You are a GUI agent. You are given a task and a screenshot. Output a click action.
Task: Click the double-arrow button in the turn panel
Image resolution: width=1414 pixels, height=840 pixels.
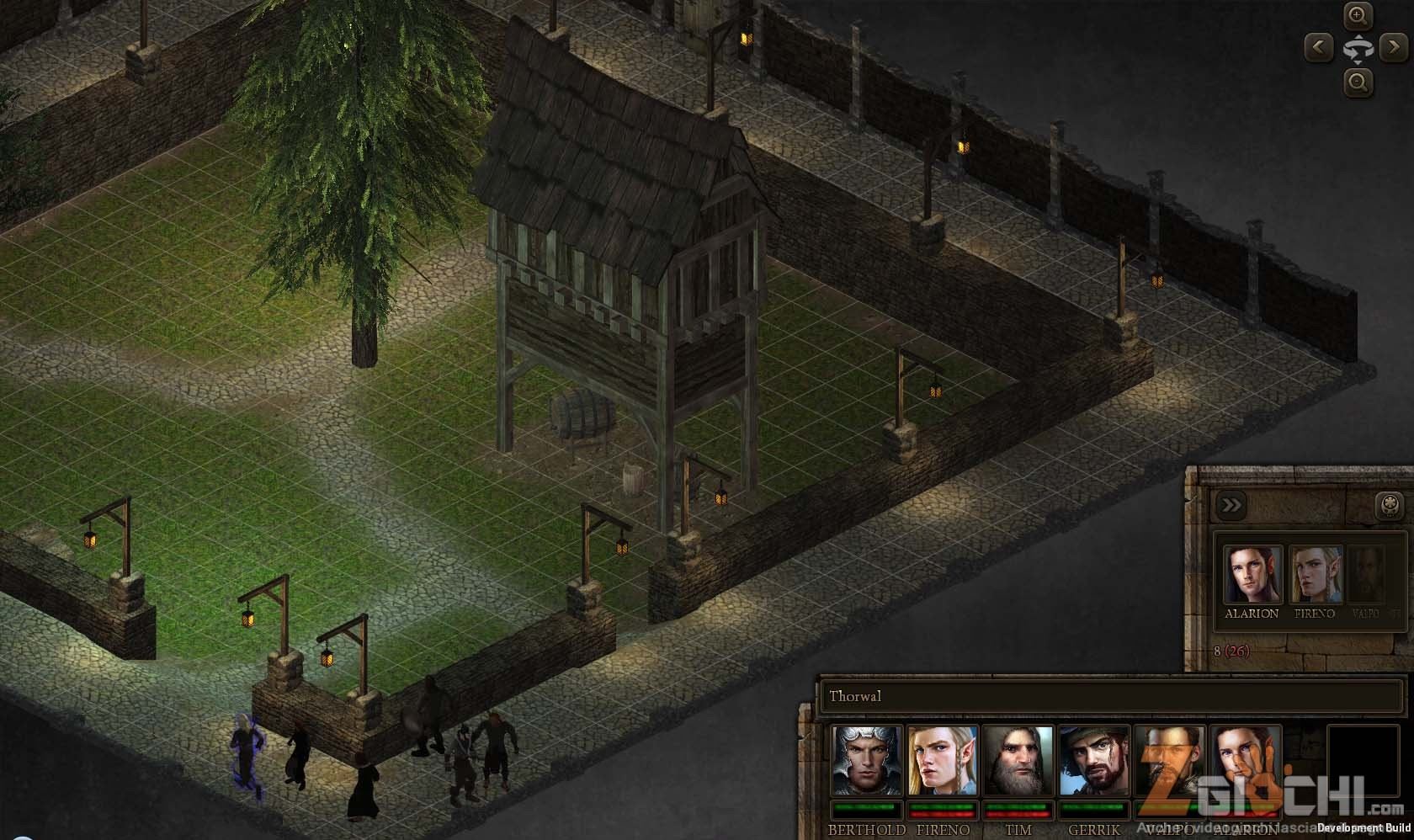(x=1231, y=505)
